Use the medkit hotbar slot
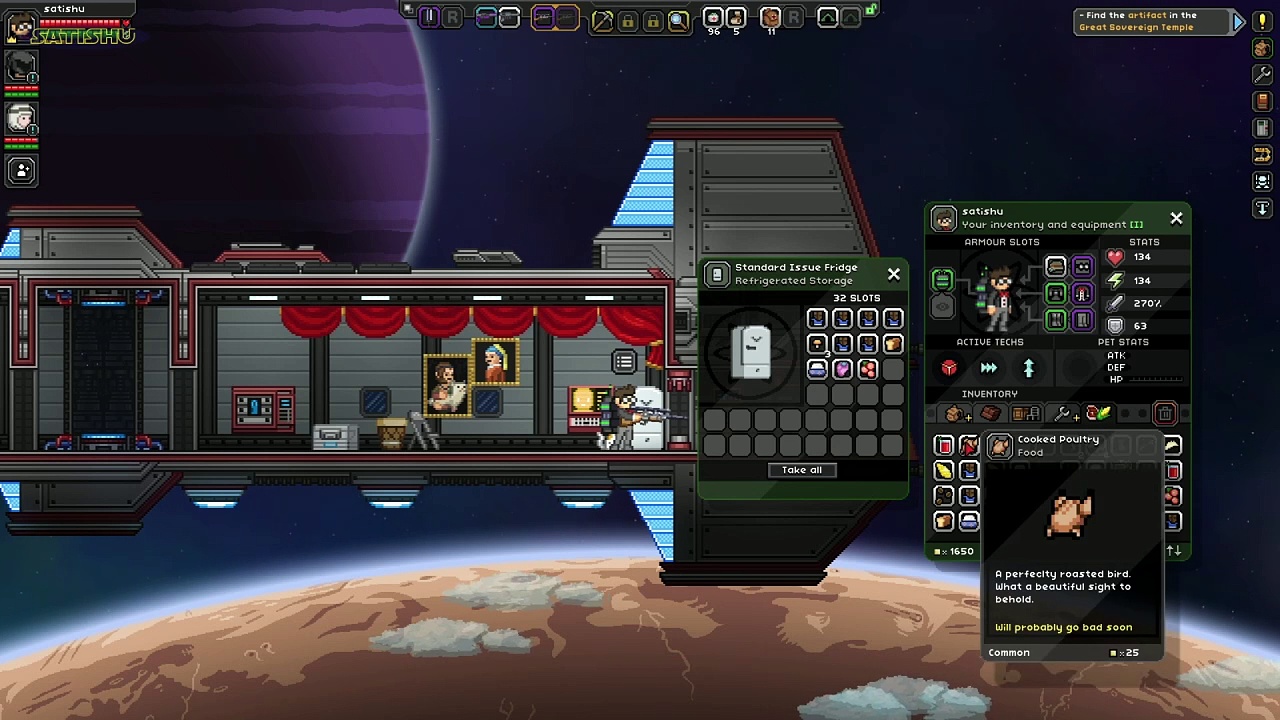Viewport: 1280px width, 720px height. click(713, 18)
